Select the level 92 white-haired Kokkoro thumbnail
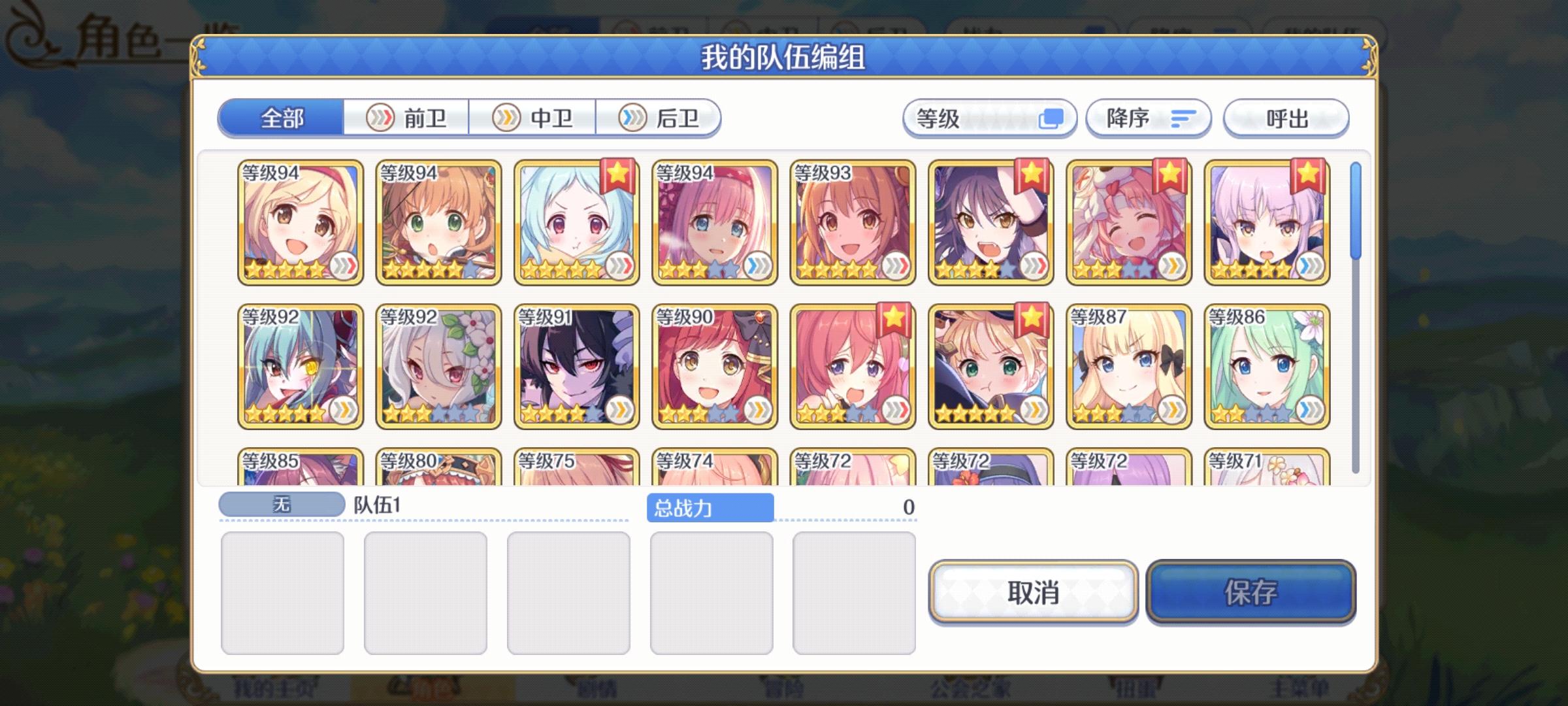Image resolution: width=1568 pixels, height=706 pixels. [436, 366]
